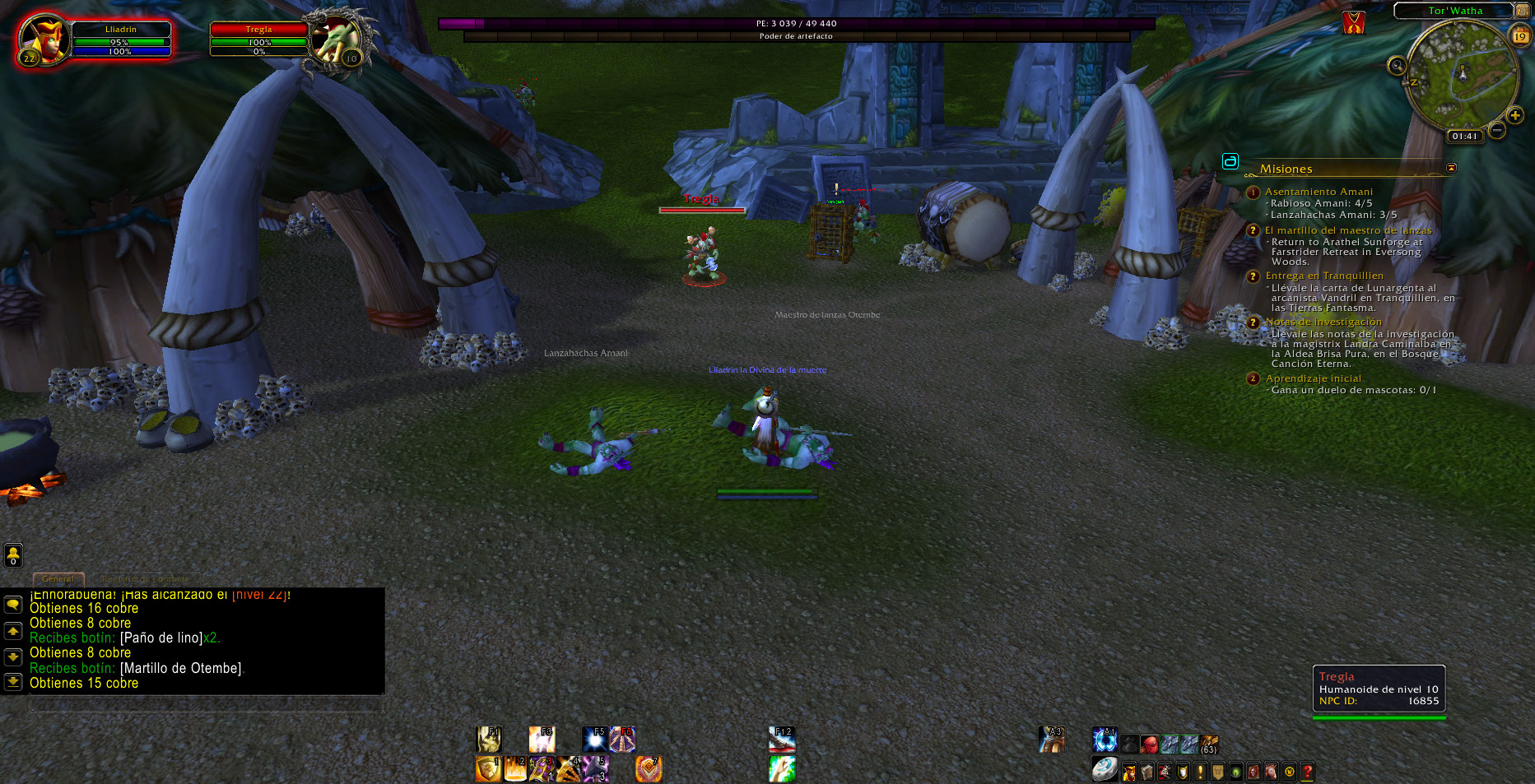Viewport: 1535px width, 784px height.
Task: Collapse the Misiones quest tracker
Action: pos(1451,168)
